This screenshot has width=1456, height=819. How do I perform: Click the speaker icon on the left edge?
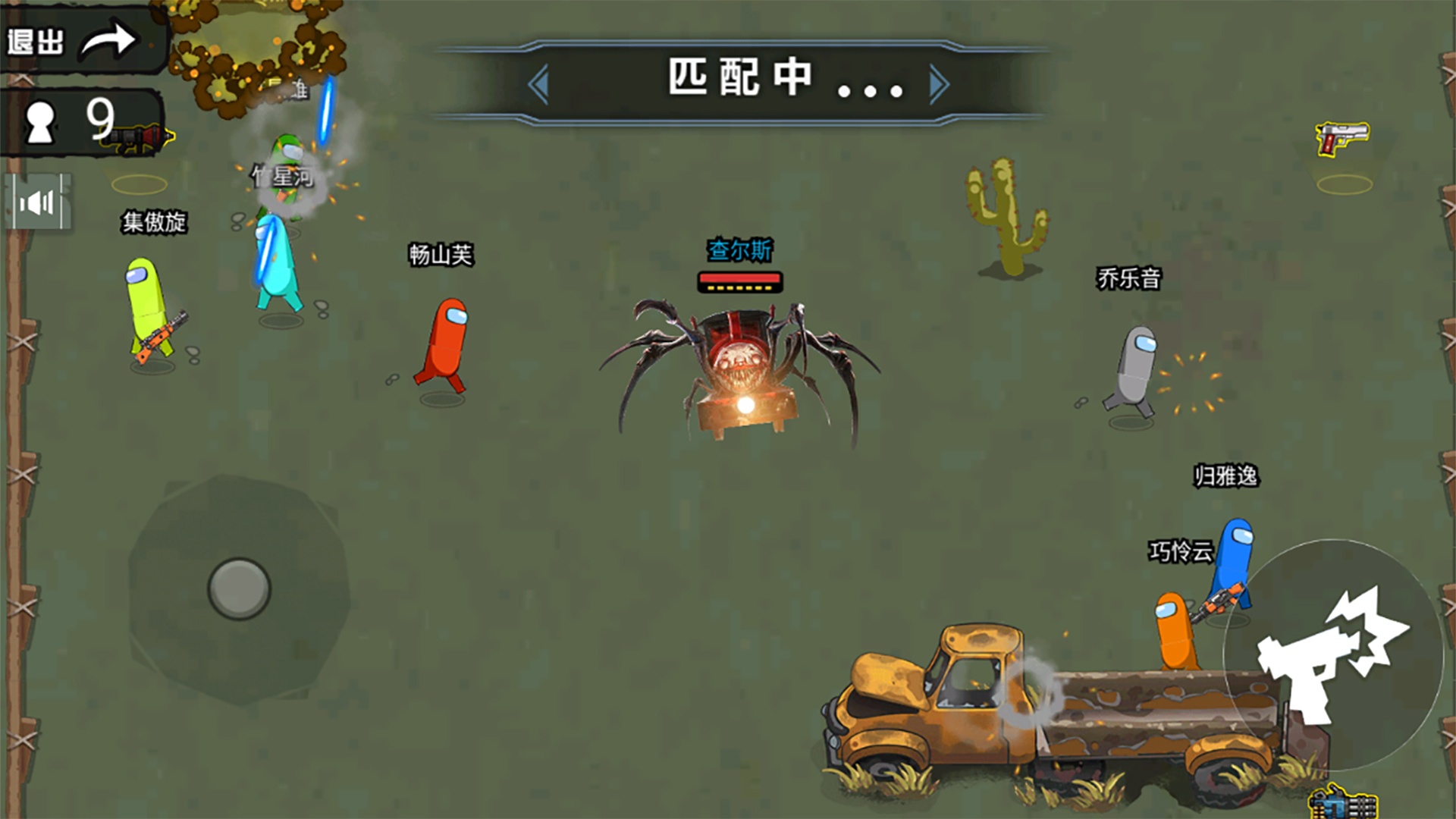click(x=38, y=201)
